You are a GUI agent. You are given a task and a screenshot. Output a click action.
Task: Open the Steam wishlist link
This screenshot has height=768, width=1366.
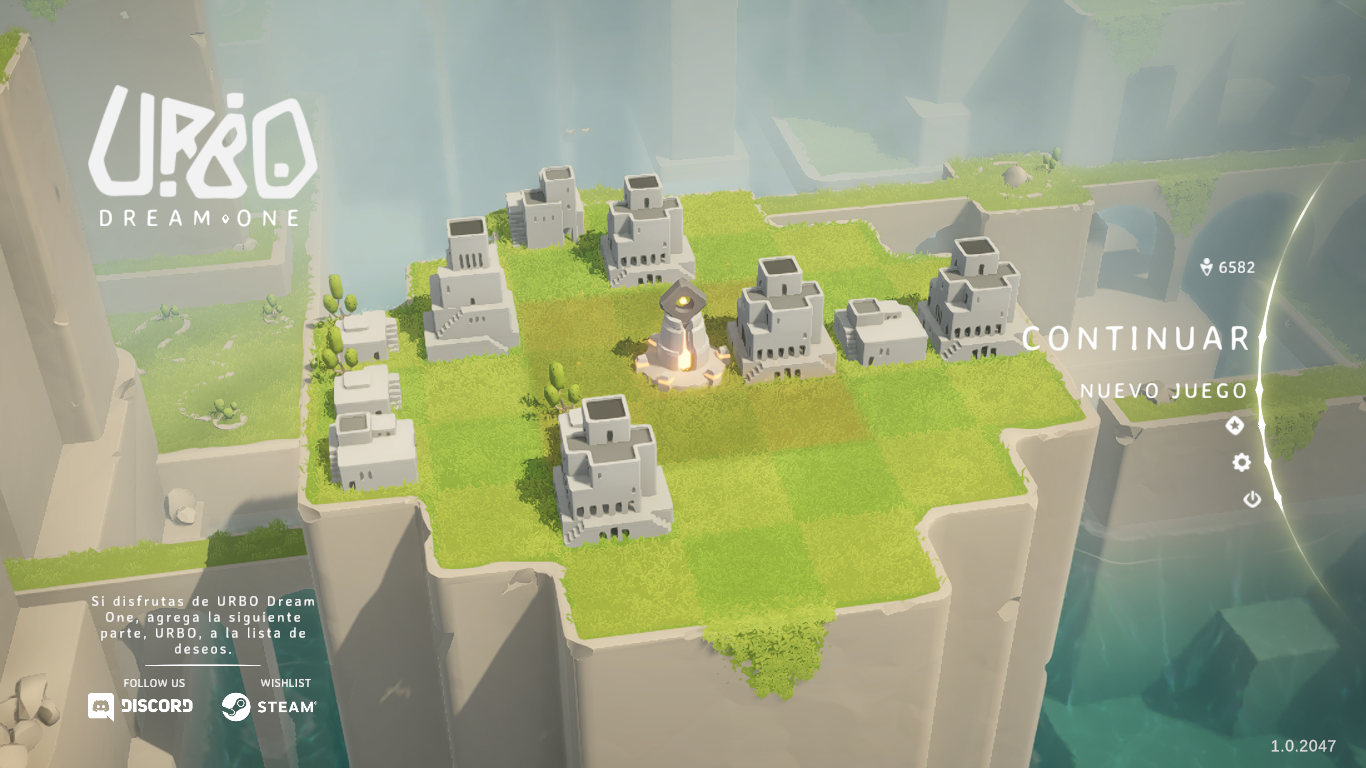pos(269,706)
